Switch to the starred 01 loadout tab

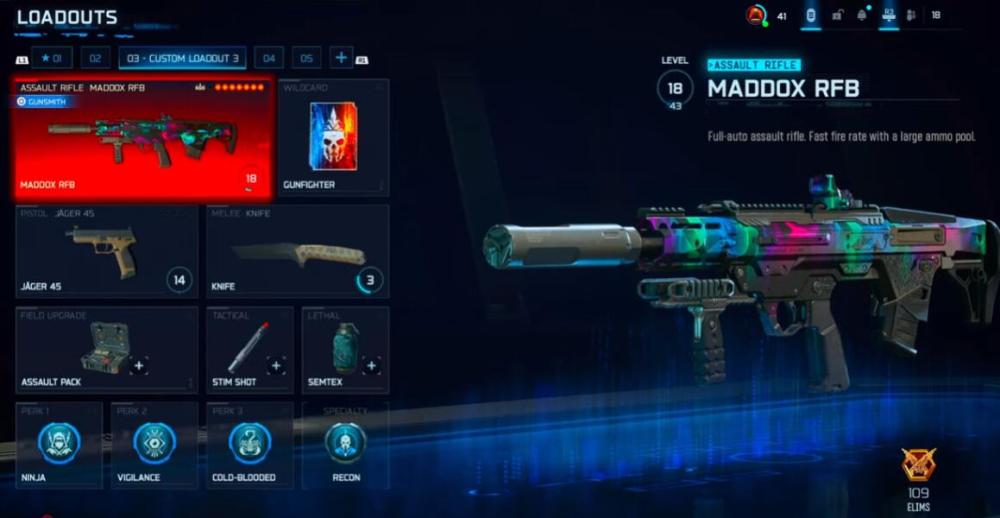click(52, 58)
